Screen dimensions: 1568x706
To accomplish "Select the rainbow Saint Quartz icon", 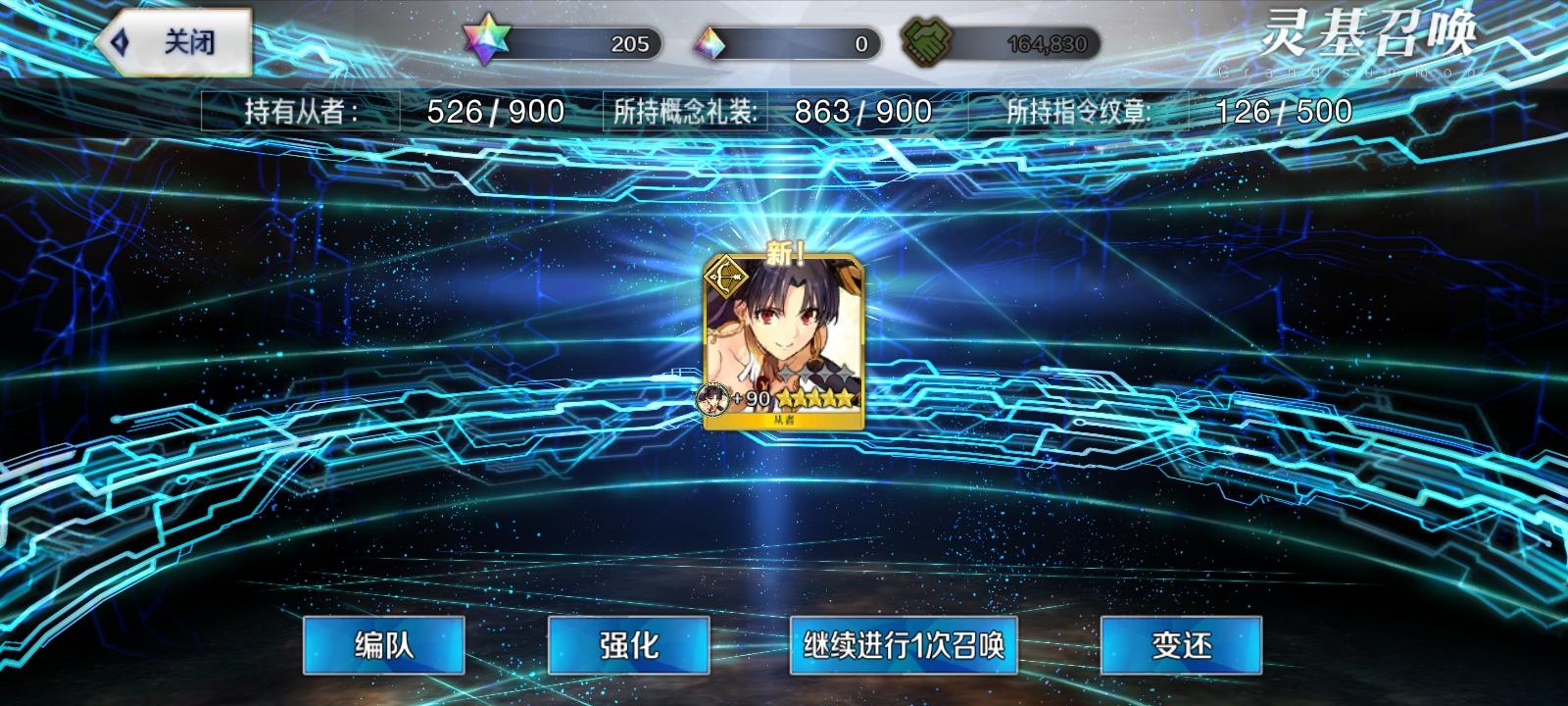I will point(486,35).
